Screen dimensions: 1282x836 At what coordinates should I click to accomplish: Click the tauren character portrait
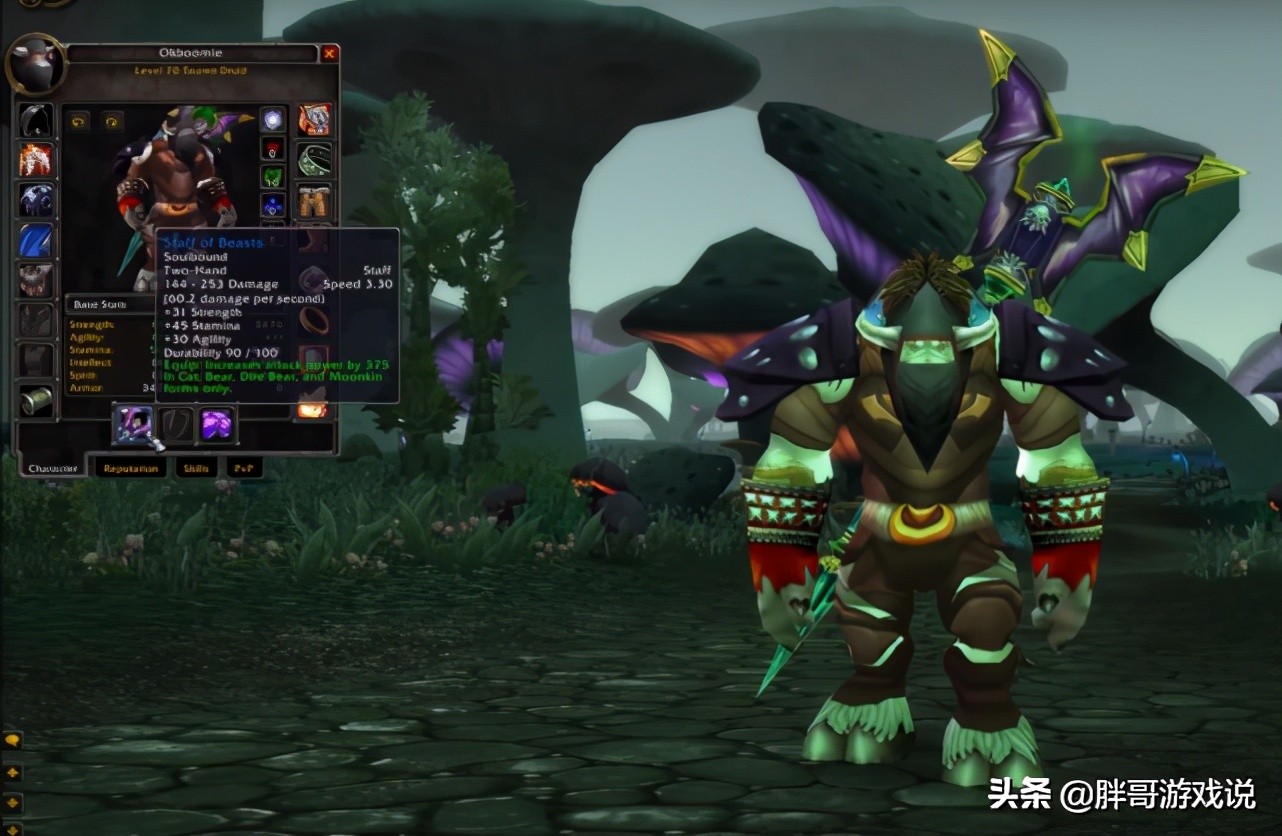[x=36, y=64]
